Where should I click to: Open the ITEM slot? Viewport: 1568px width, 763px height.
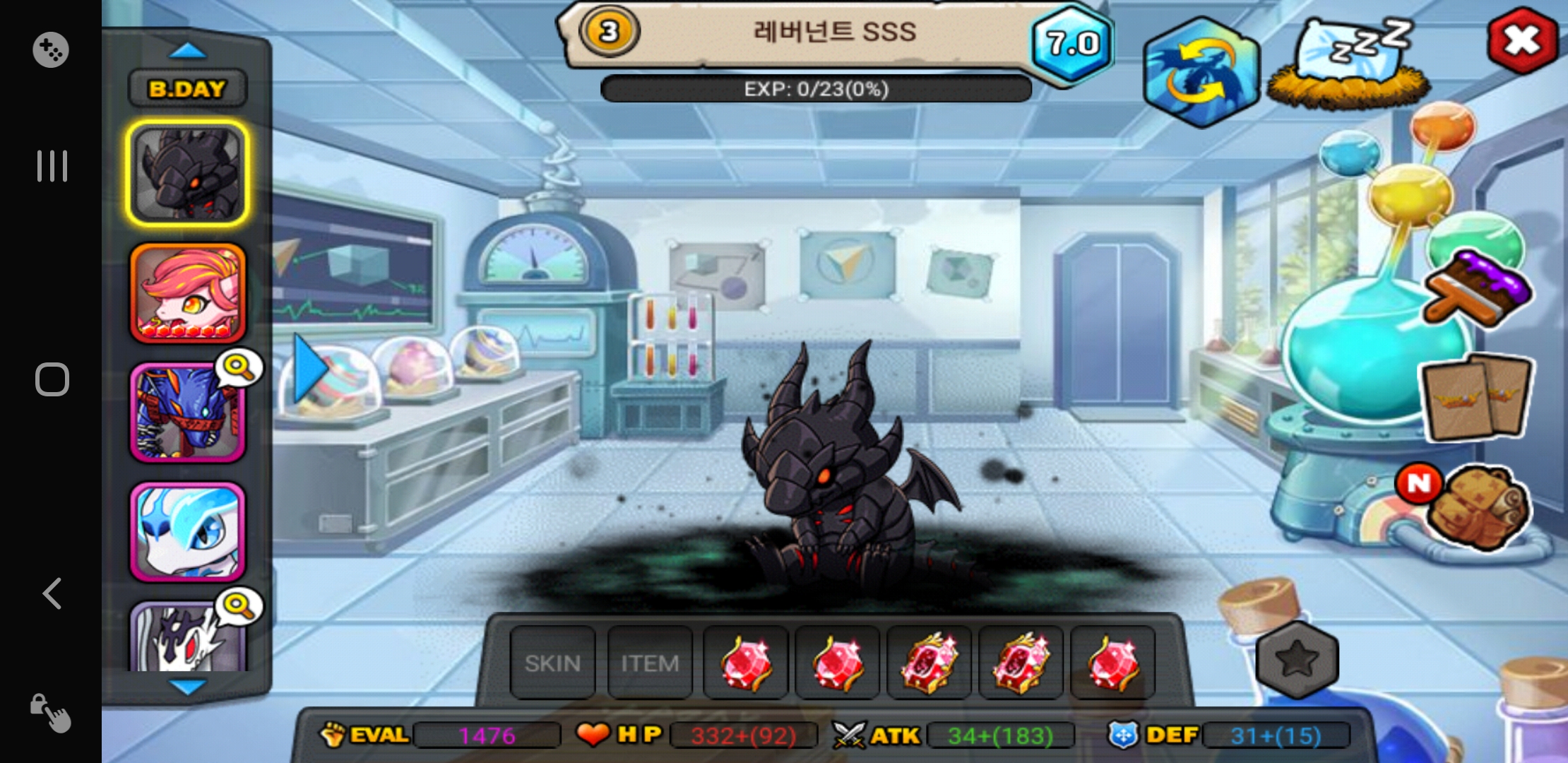(649, 663)
